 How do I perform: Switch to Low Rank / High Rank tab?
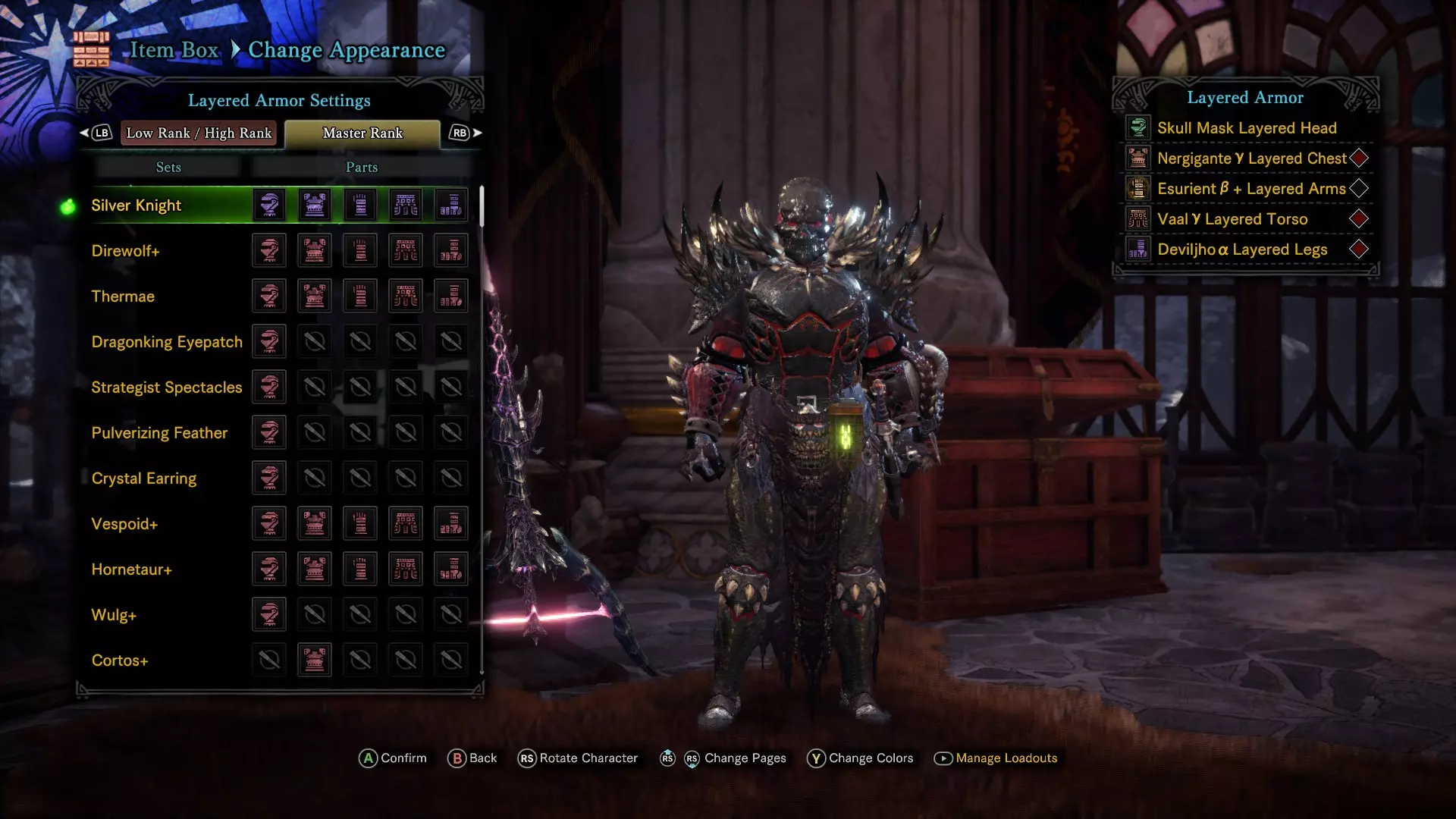pyautogui.click(x=199, y=133)
